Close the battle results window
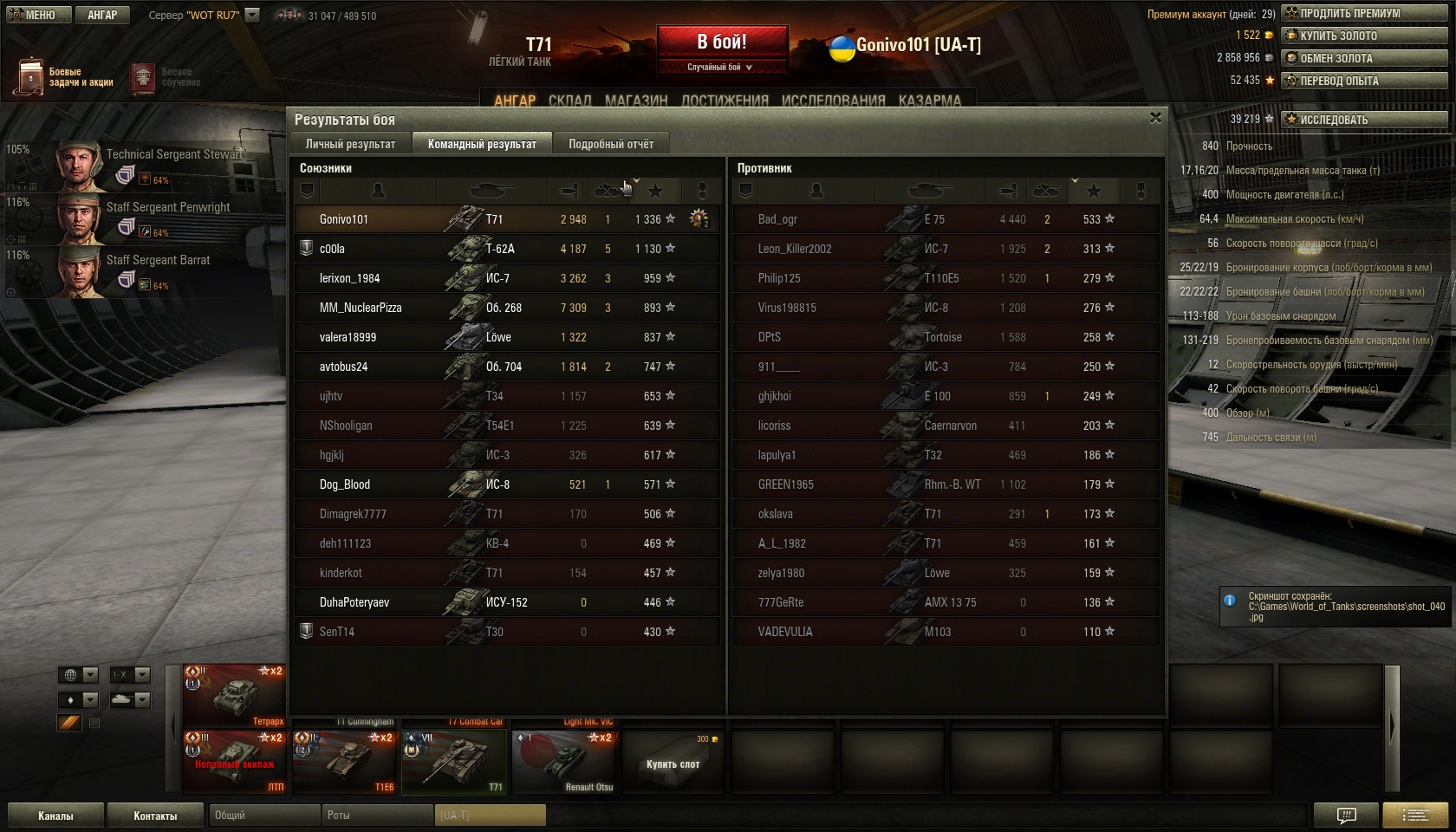 coord(1155,118)
